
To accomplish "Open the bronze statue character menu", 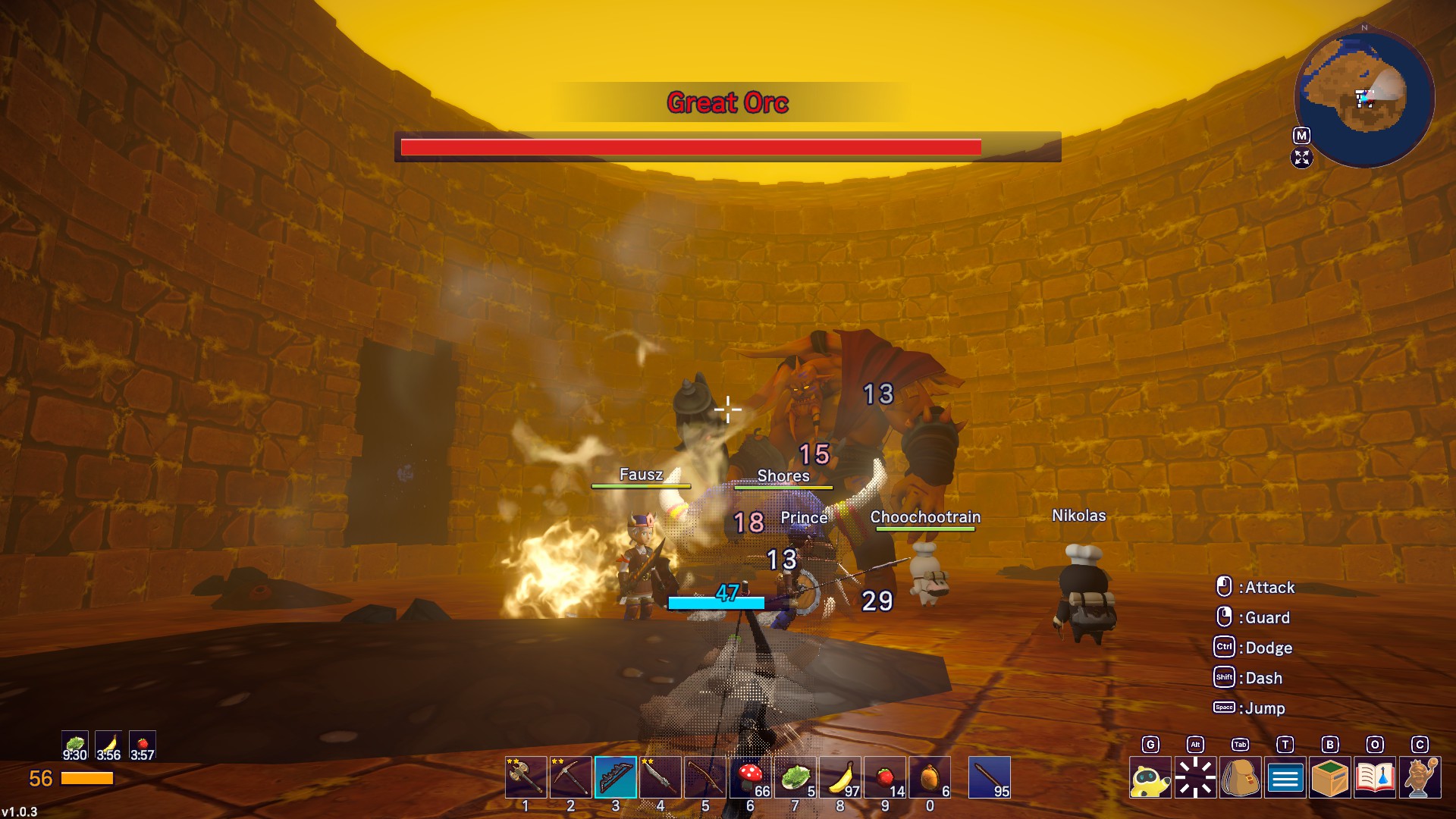I will click(1420, 778).
